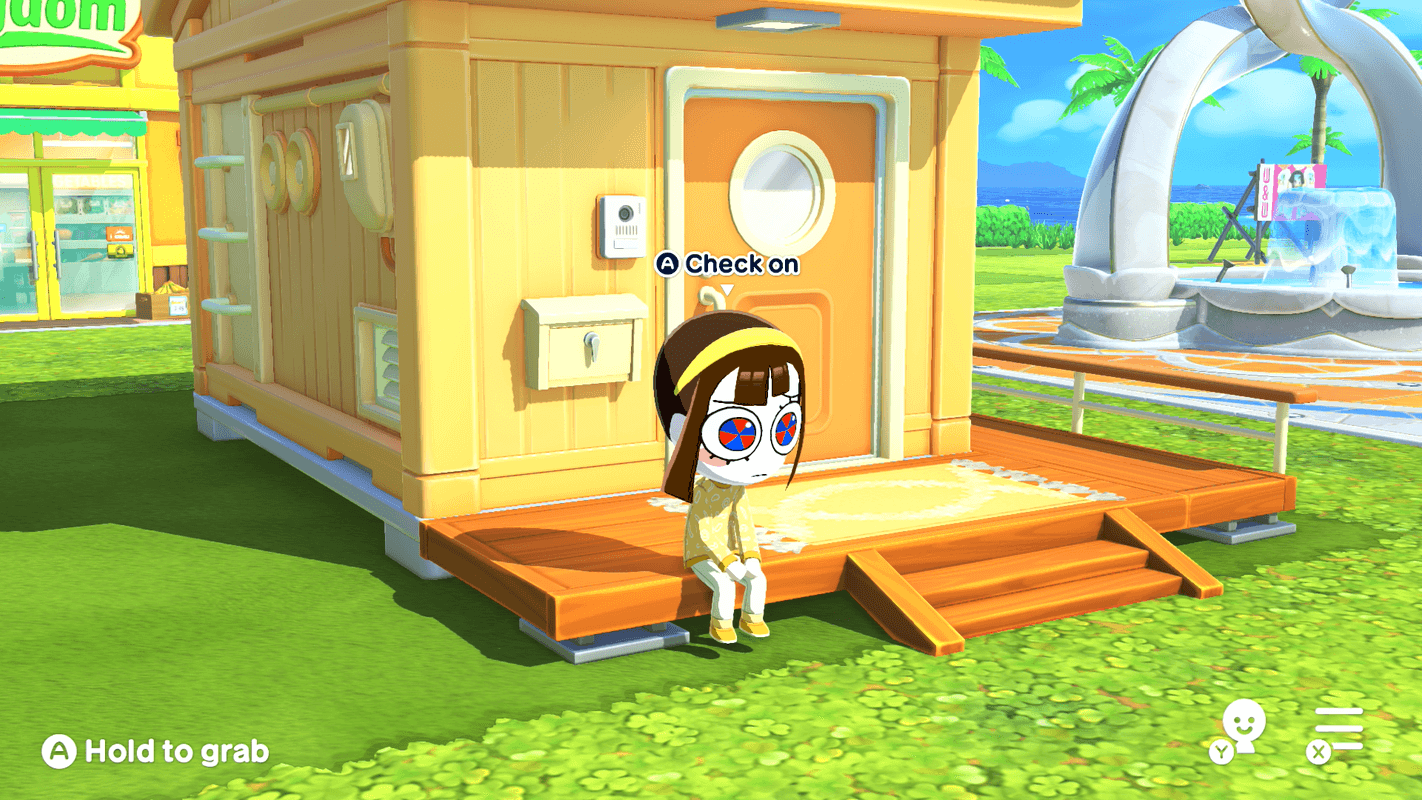The image size is (1422, 800).
Task: Click the A button icon beside Hold to grab
Action: click(x=57, y=750)
